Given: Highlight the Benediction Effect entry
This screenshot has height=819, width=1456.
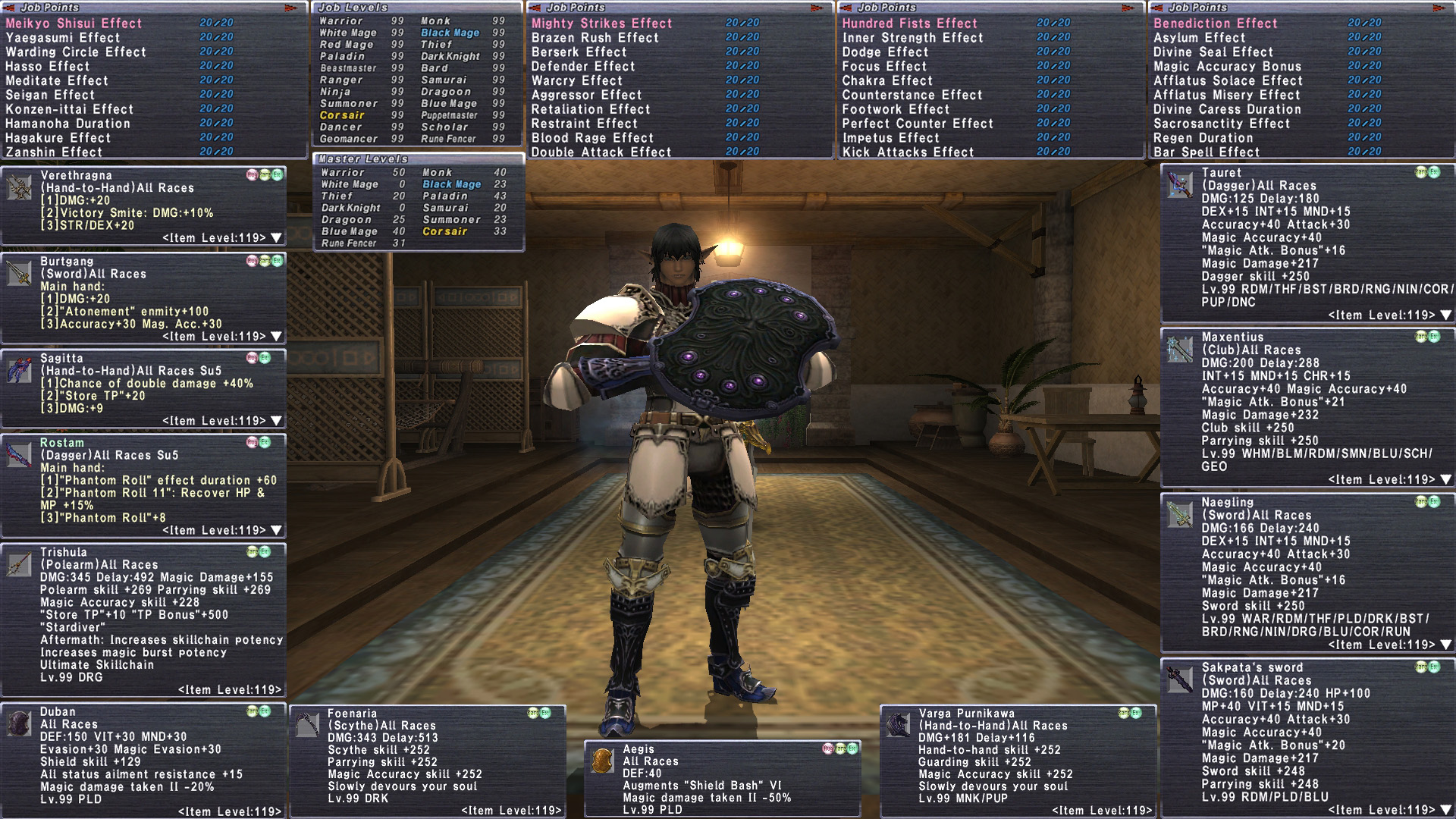Looking at the screenshot, I should tap(1215, 24).
